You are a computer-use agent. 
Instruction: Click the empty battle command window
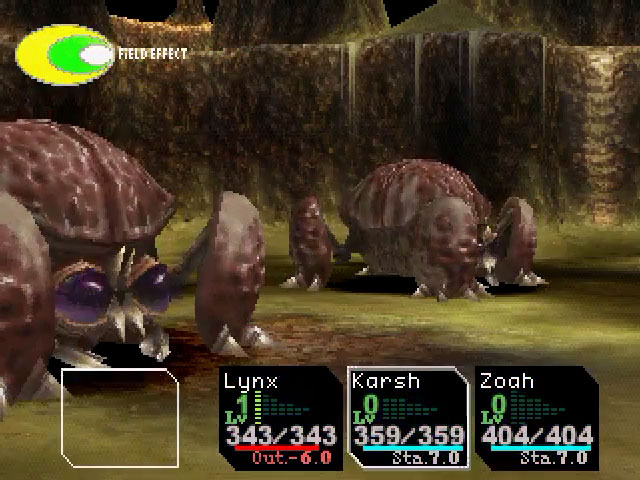point(120,419)
